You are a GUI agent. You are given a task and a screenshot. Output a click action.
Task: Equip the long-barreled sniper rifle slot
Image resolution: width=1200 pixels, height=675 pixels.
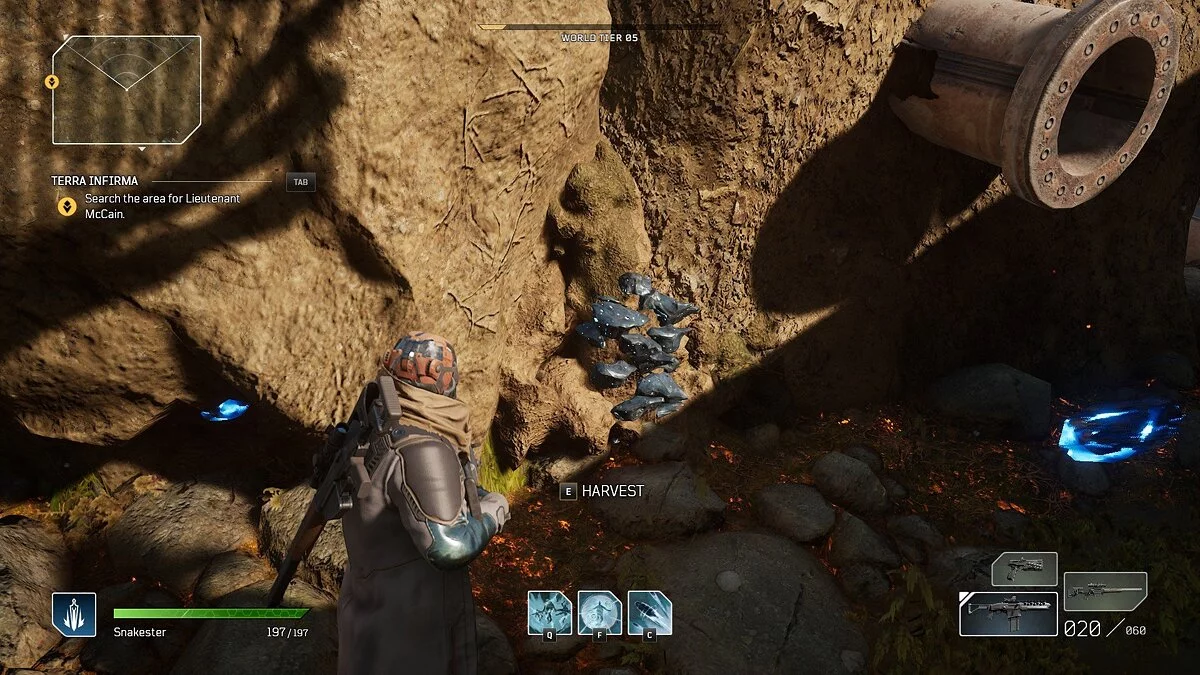pos(1105,591)
